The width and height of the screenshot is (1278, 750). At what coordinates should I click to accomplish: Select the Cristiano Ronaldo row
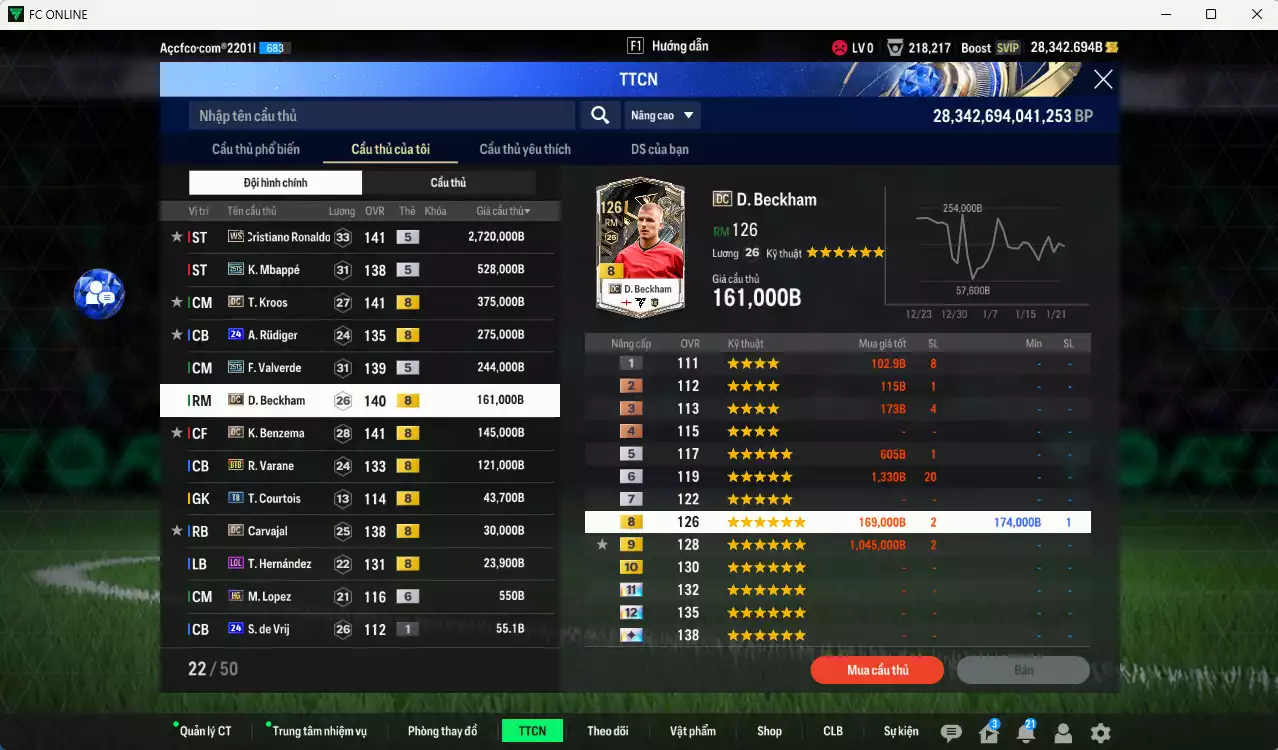tap(360, 237)
